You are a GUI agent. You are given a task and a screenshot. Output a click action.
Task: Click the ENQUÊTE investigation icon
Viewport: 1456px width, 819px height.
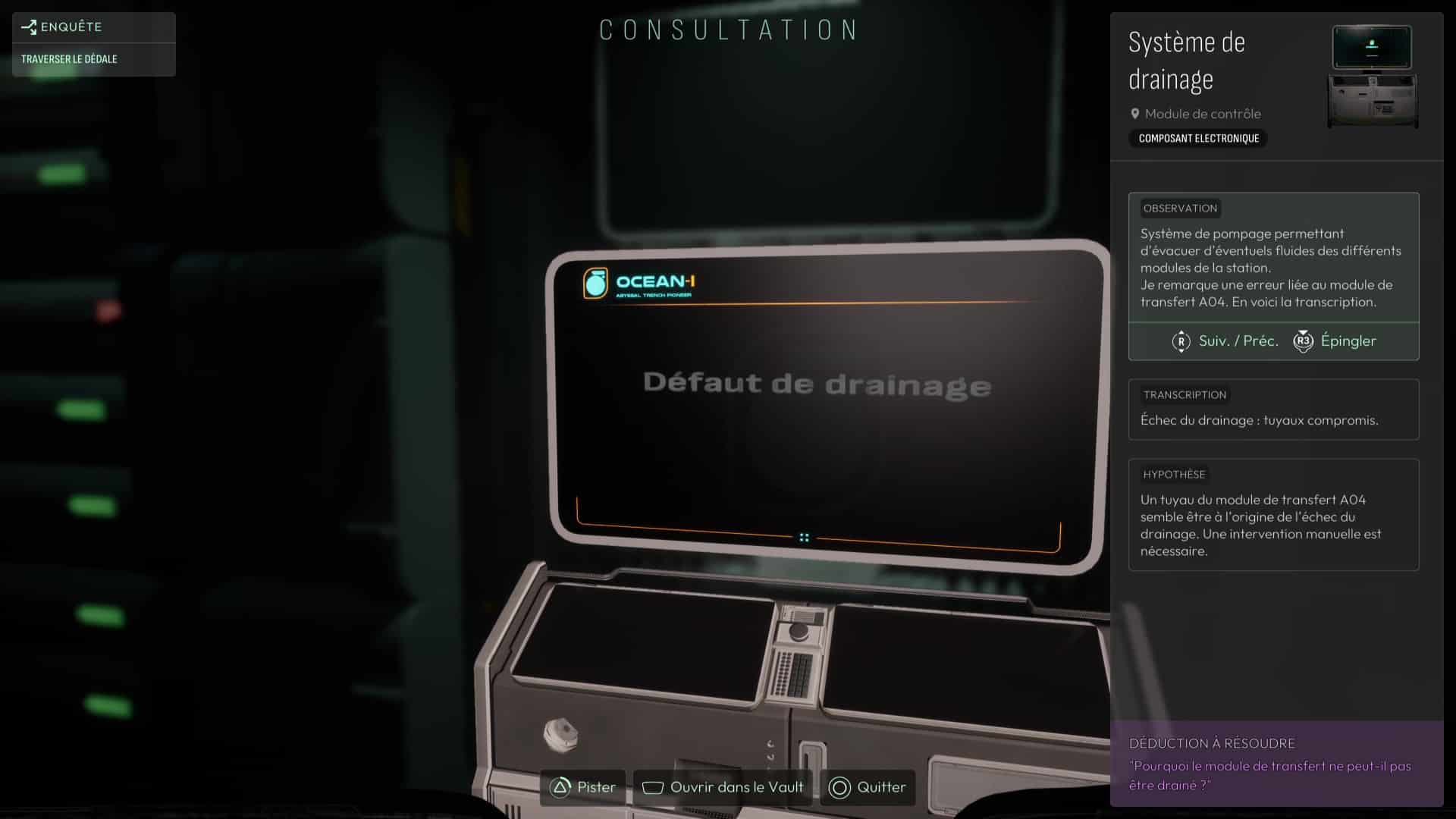[29, 27]
